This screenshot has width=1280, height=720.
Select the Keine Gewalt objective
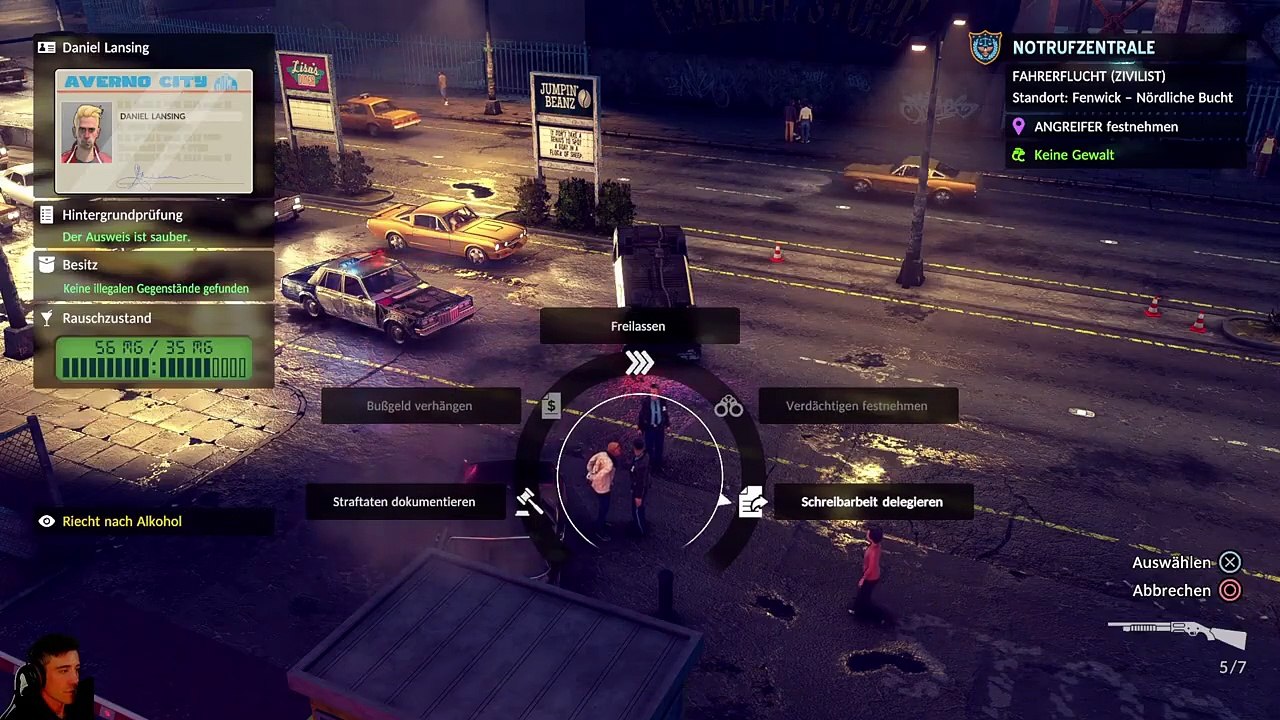[1073, 155]
